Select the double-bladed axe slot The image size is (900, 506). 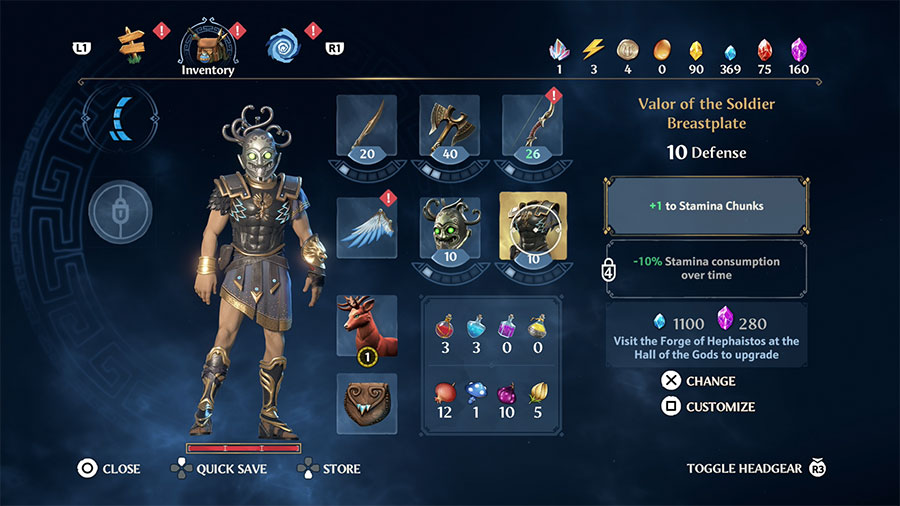(x=449, y=128)
